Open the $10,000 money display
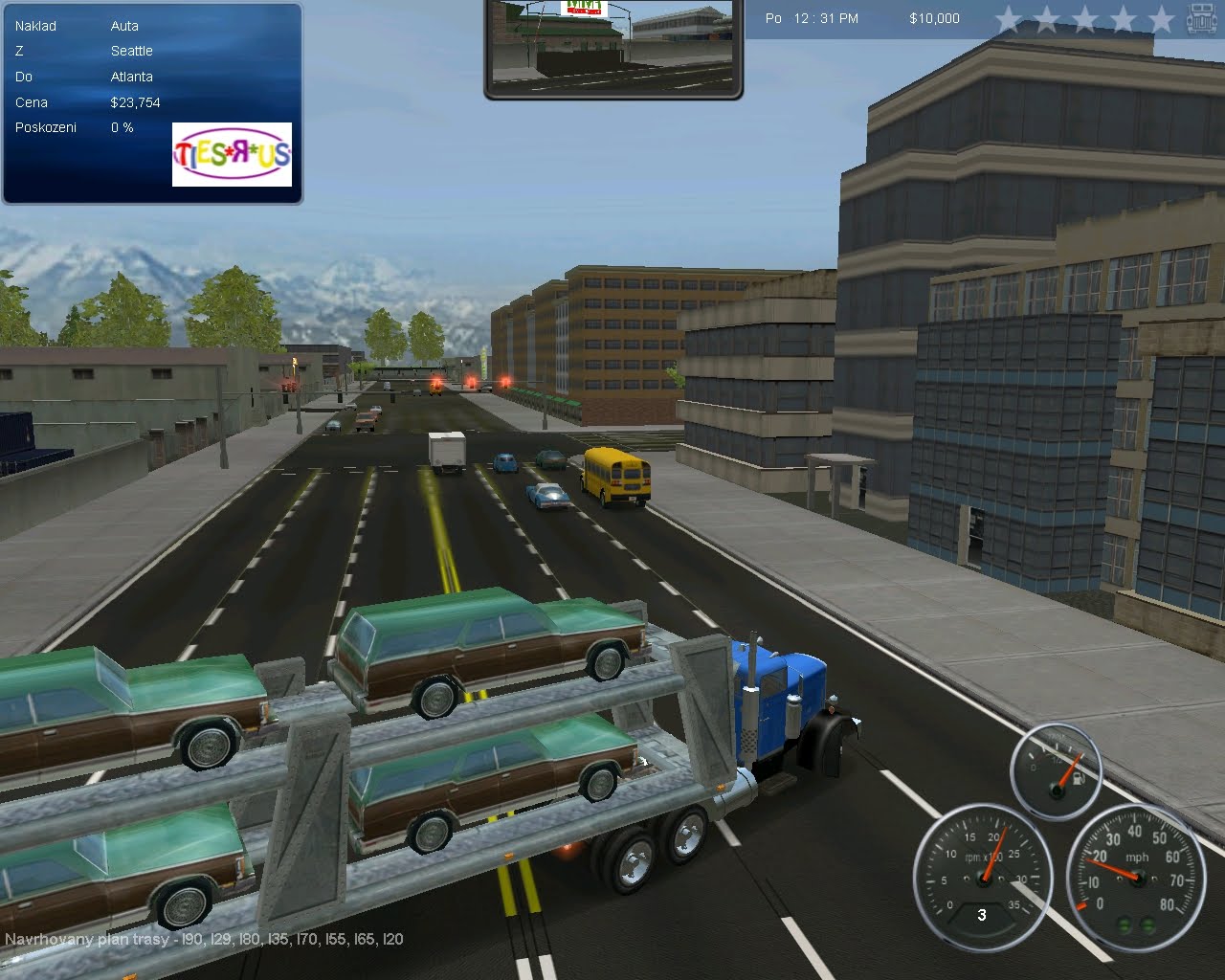The width and height of the screenshot is (1225, 980). pos(933,17)
